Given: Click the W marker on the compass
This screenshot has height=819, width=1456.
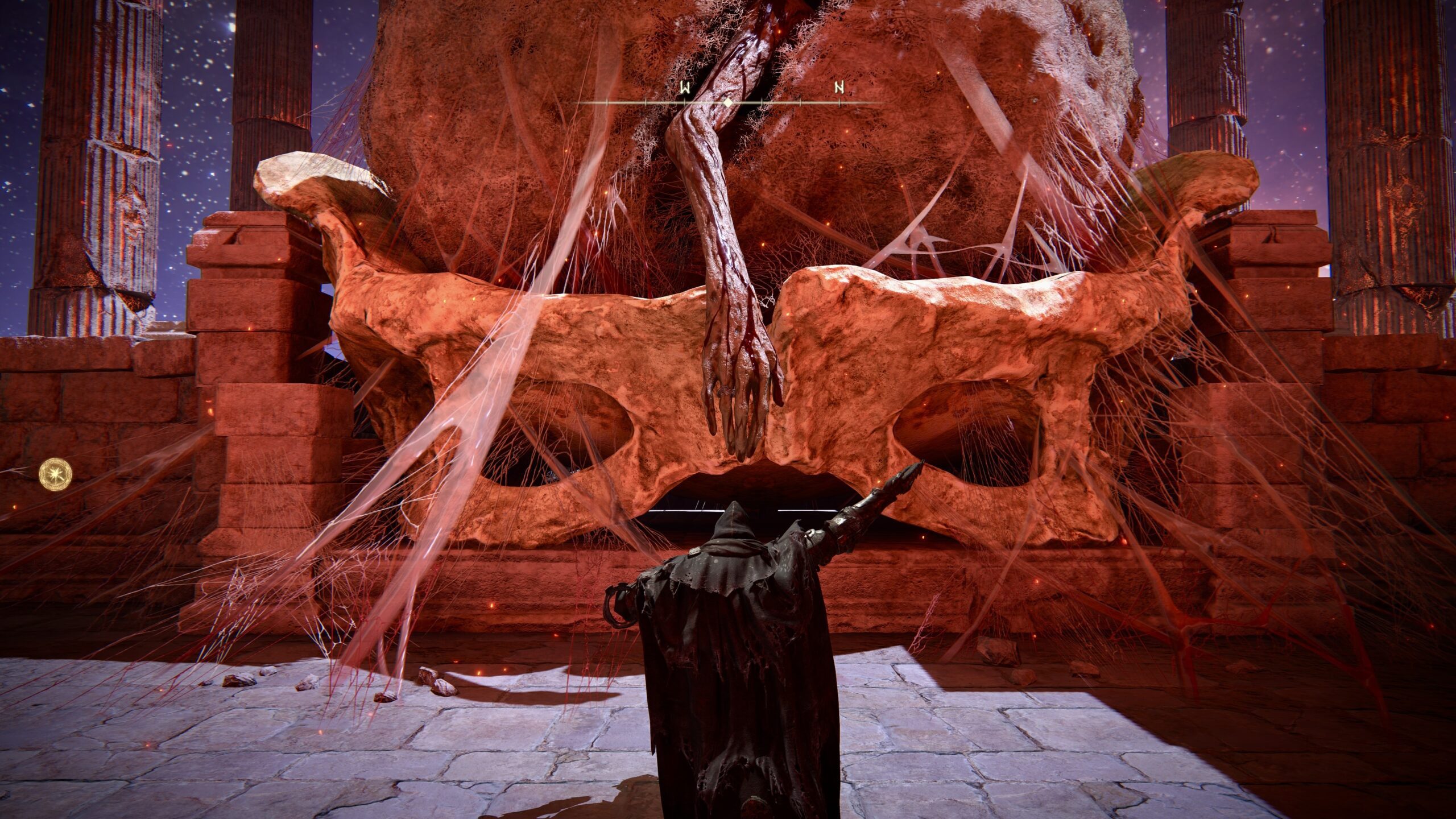Looking at the screenshot, I should 685,88.
